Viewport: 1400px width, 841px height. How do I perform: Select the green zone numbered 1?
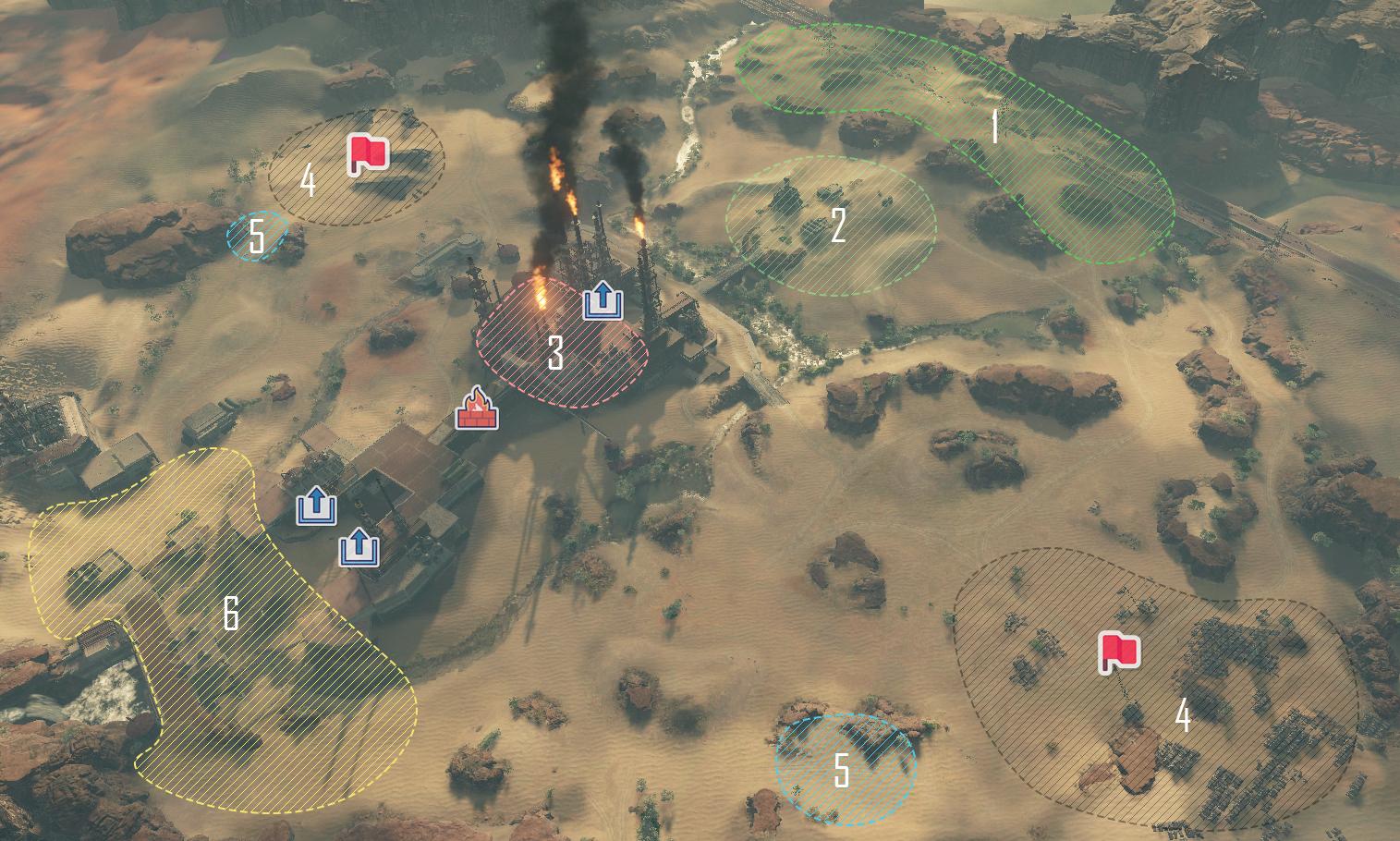pos(993,127)
